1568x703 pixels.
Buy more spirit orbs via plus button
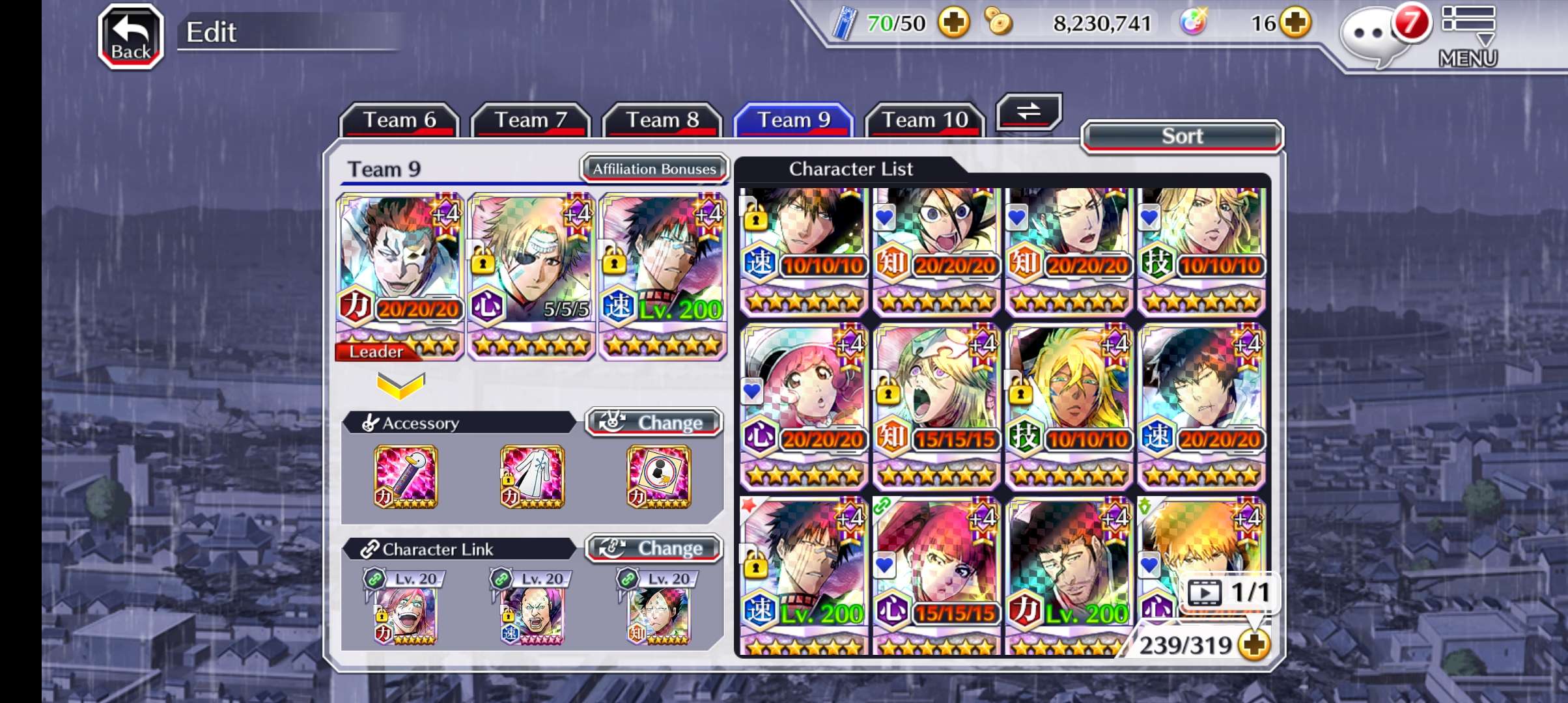pos(1295,23)
